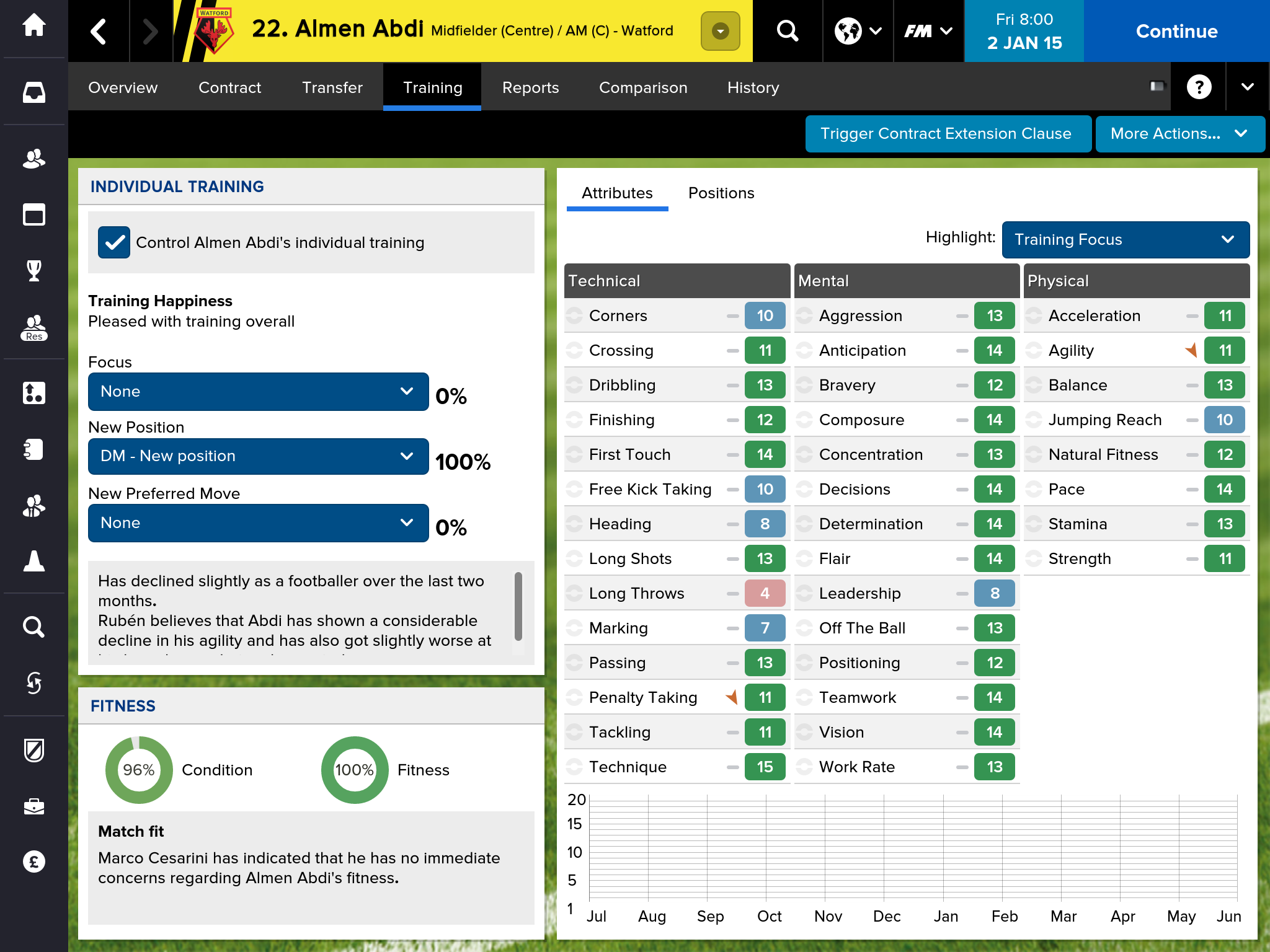Open the Transfer tab
The width and height of the screenshot is (1270, 952).
[x=332, y=87]
